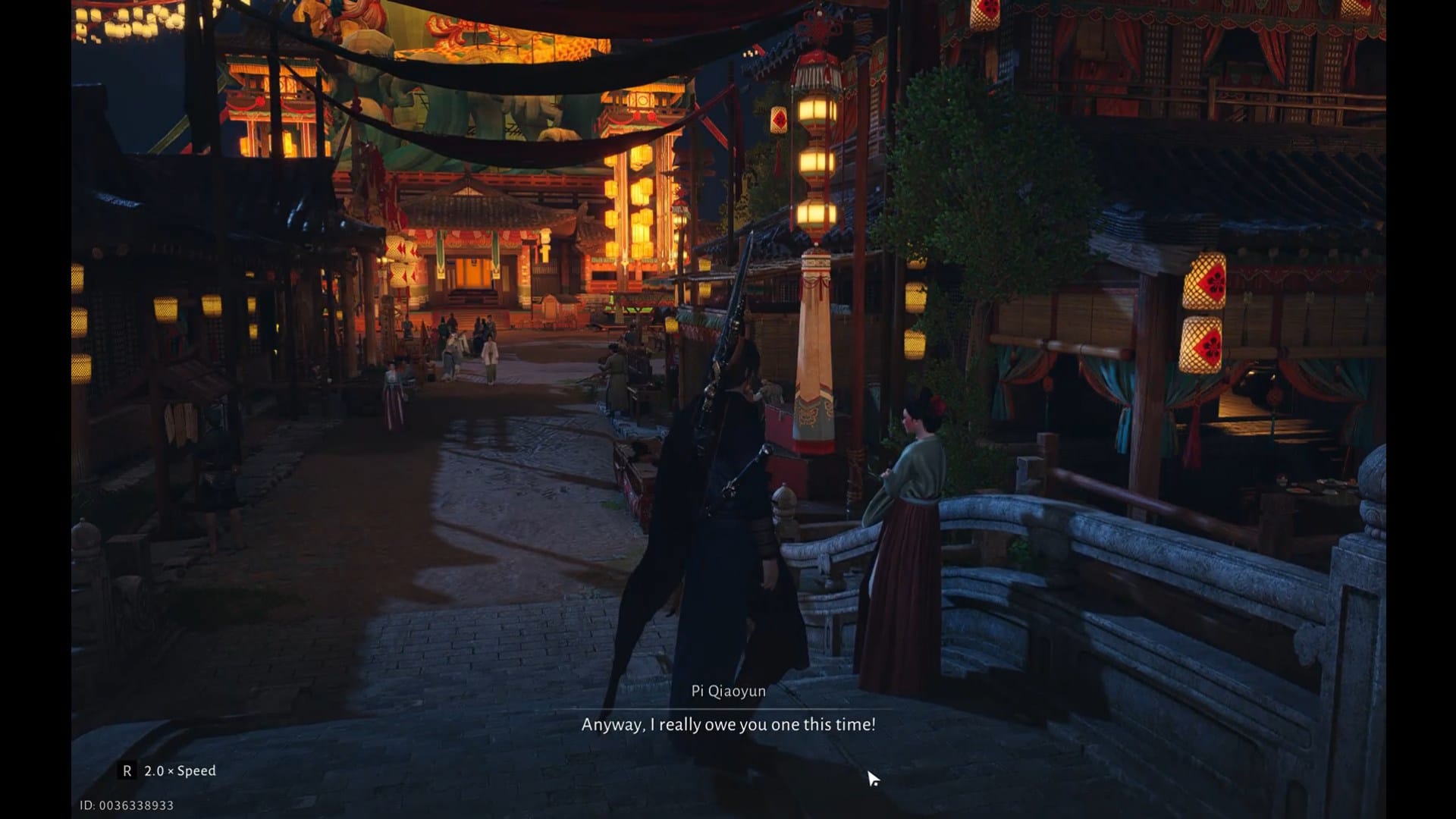Toggle the 2.0 × Speed dialogue option
This screenshot has width=1456, height=819.
click(x=169, y=770)
